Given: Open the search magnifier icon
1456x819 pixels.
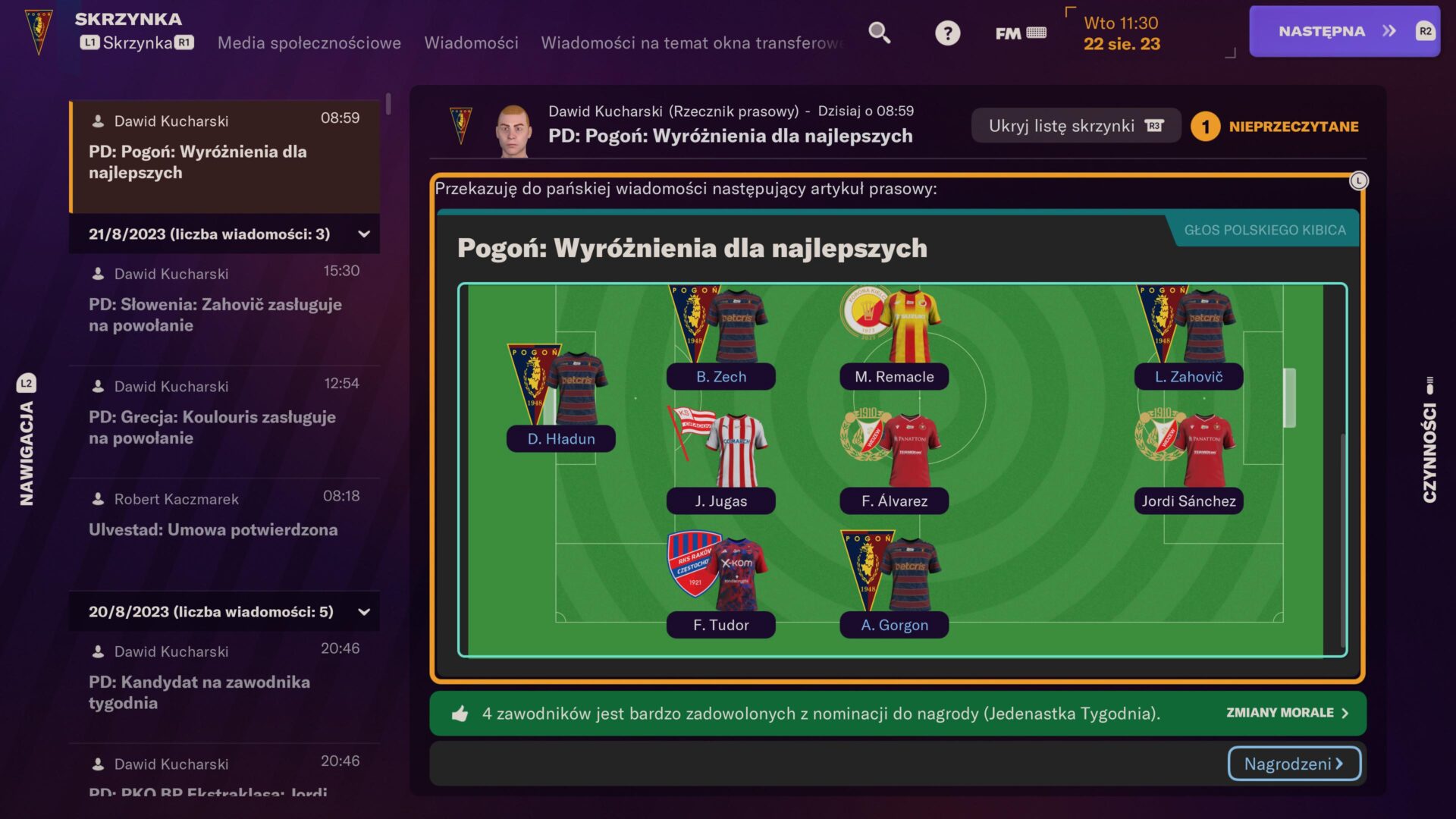Looking at the screenshot, I should pos(879,33).
